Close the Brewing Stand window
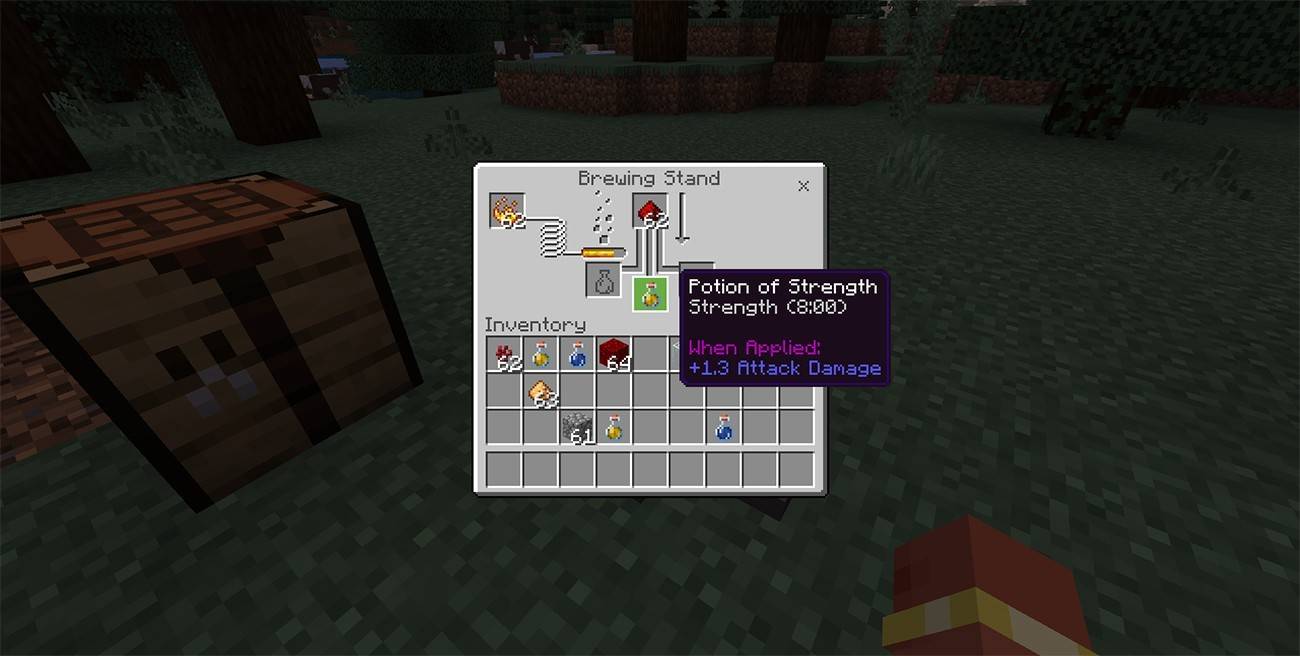 (803, 186)
